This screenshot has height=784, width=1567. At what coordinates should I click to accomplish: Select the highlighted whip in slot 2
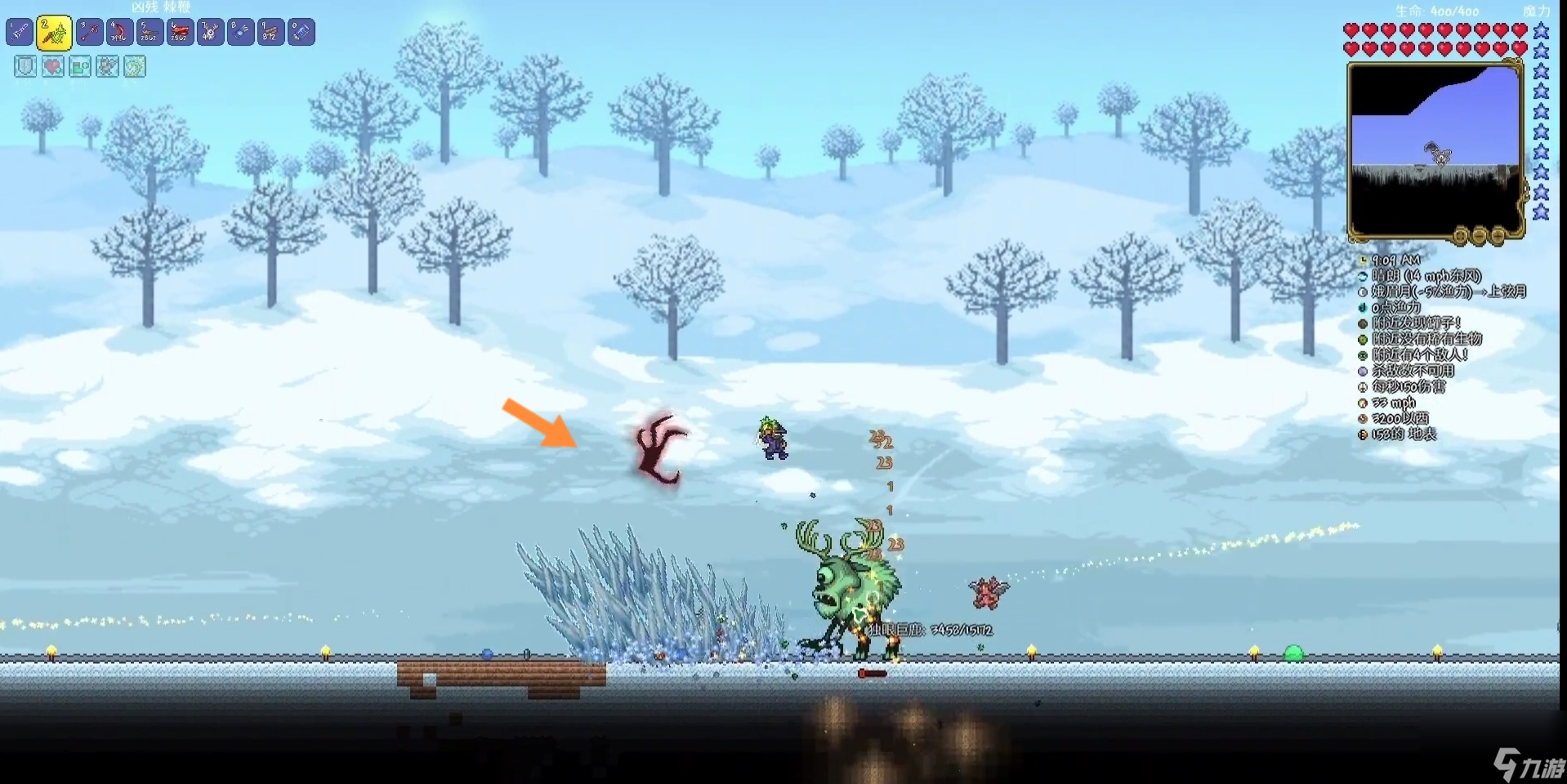point(54,33)
